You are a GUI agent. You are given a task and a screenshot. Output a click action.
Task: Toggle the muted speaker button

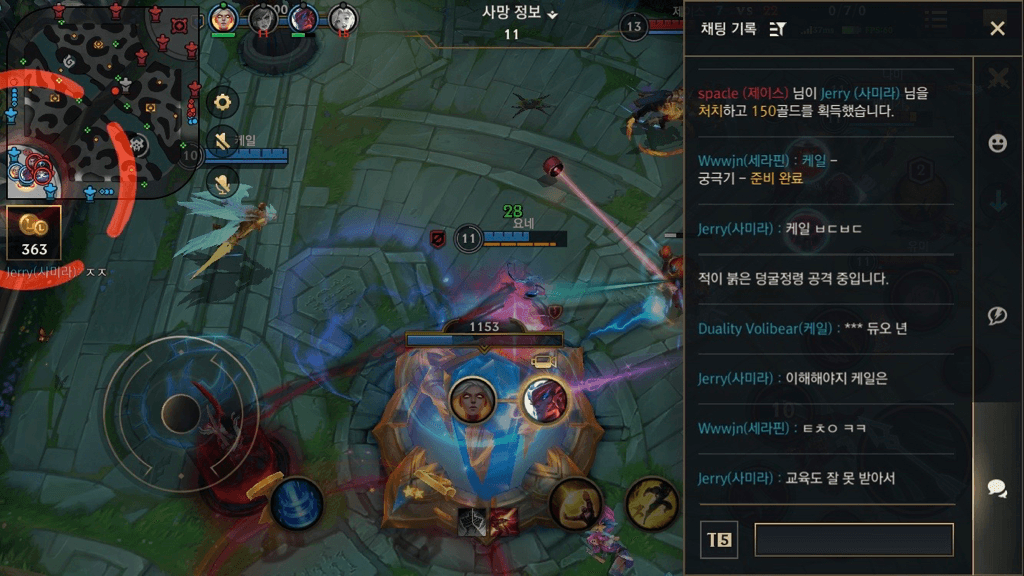coord(223,141)
